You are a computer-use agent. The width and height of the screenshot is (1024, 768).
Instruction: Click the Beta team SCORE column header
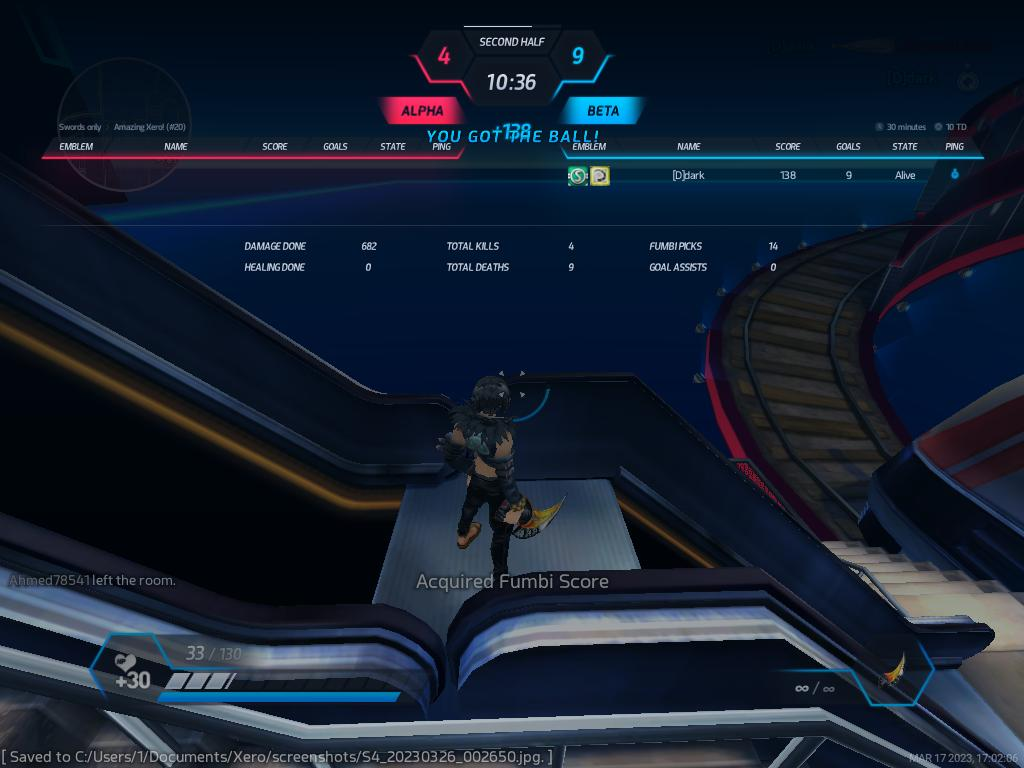coord(788,147)
